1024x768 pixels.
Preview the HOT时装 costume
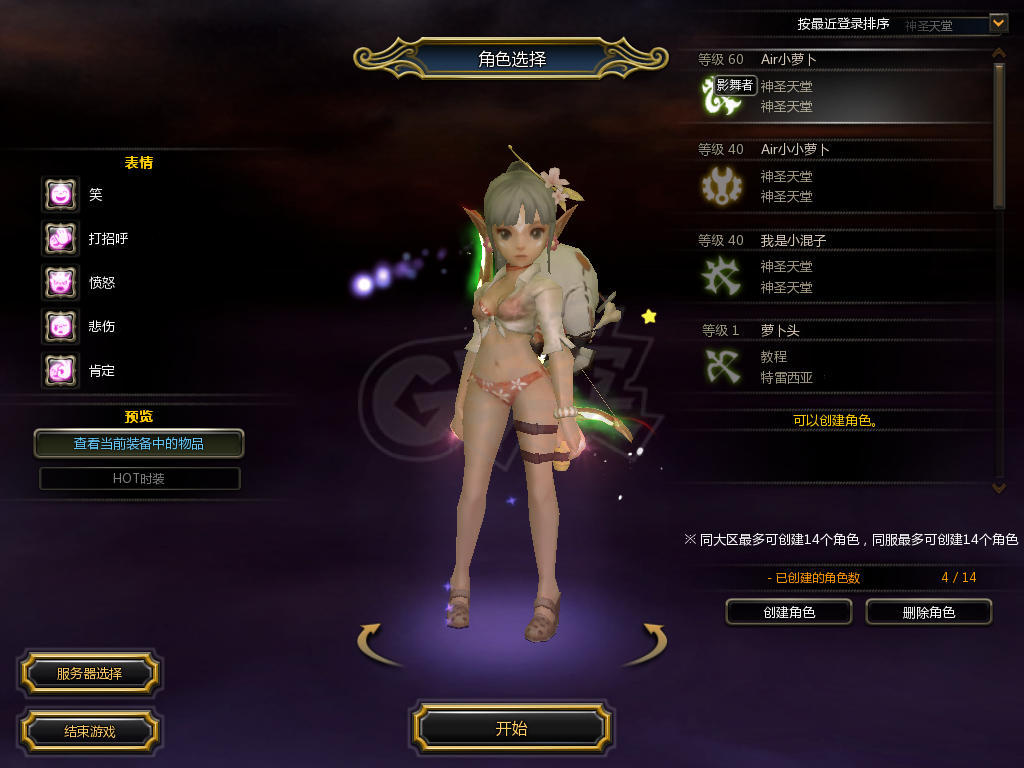[139, 478]
